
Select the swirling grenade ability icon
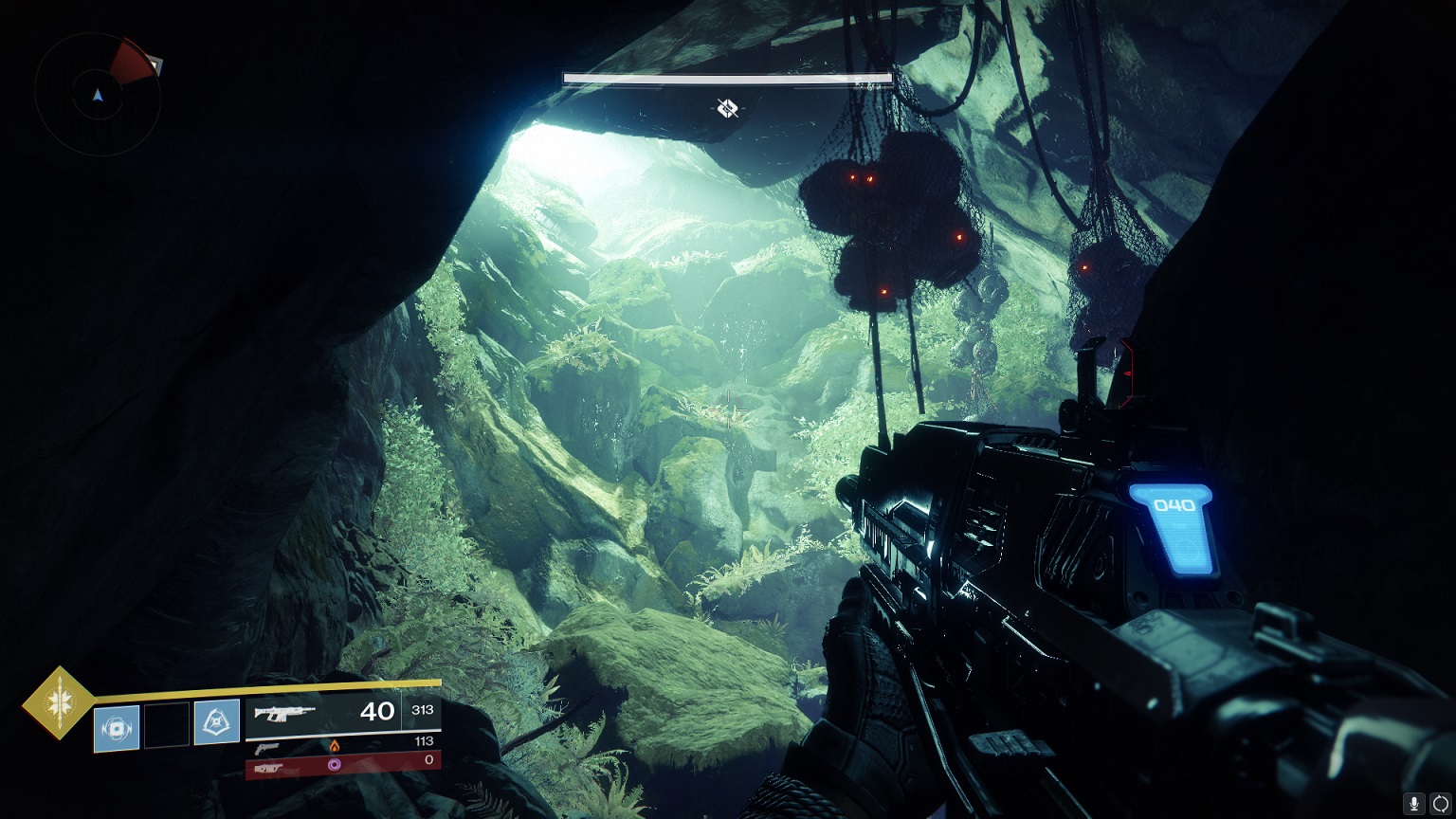117,728
